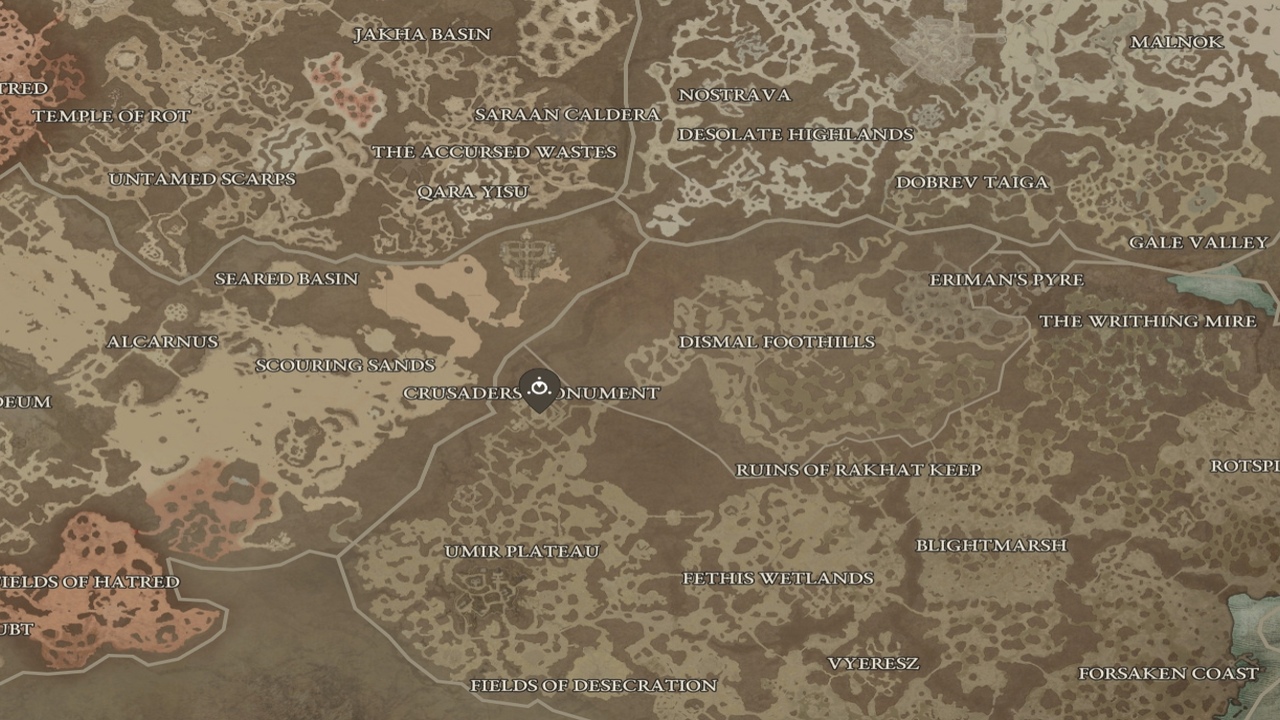Click the Alcarnus town emblem on the map
Screen dimensions: 1280x720
click(163, 341)
